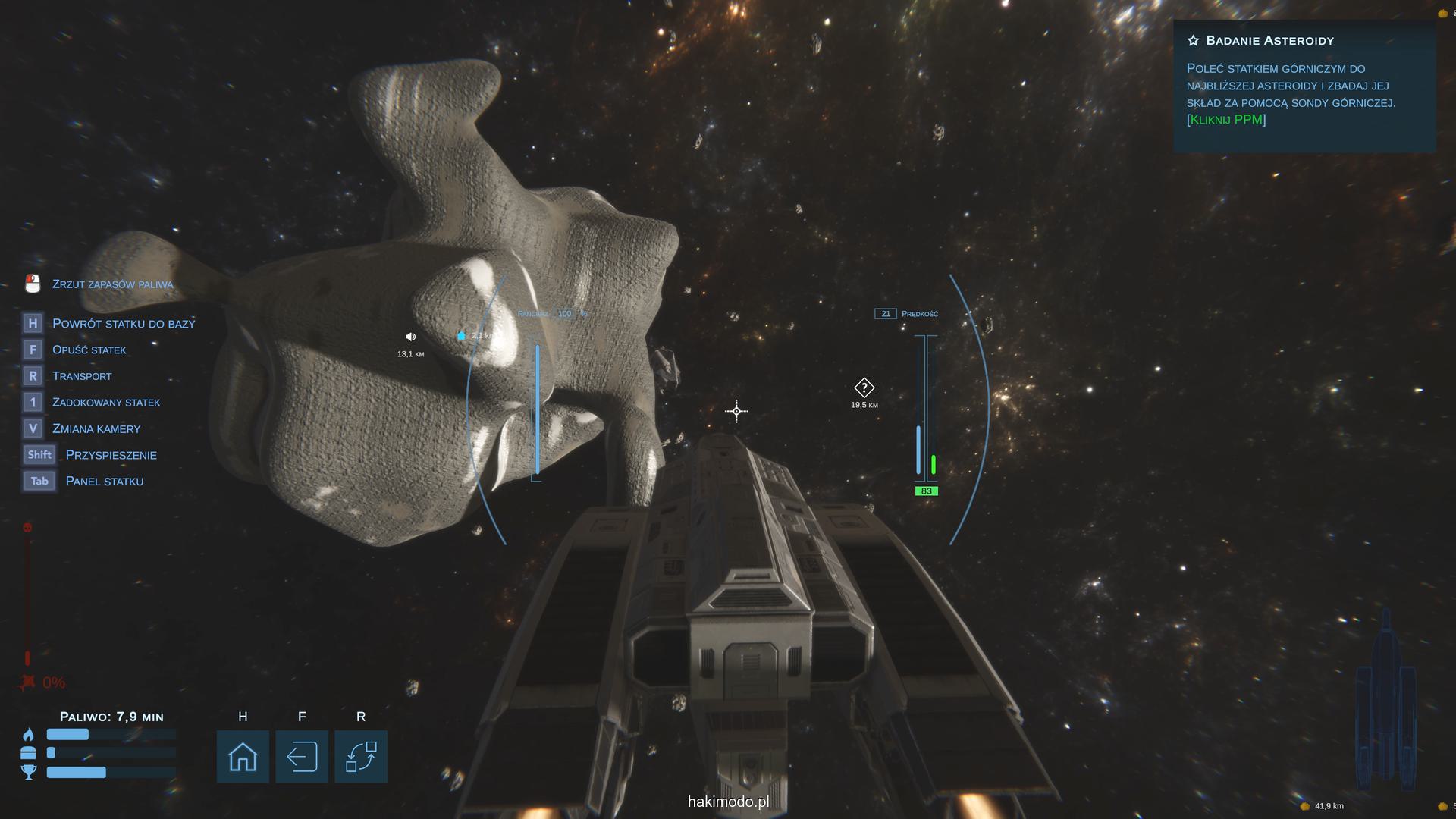Select the question mark waypoint marker
Viewport: 1456px width, 819px height.
pos(864,388)
